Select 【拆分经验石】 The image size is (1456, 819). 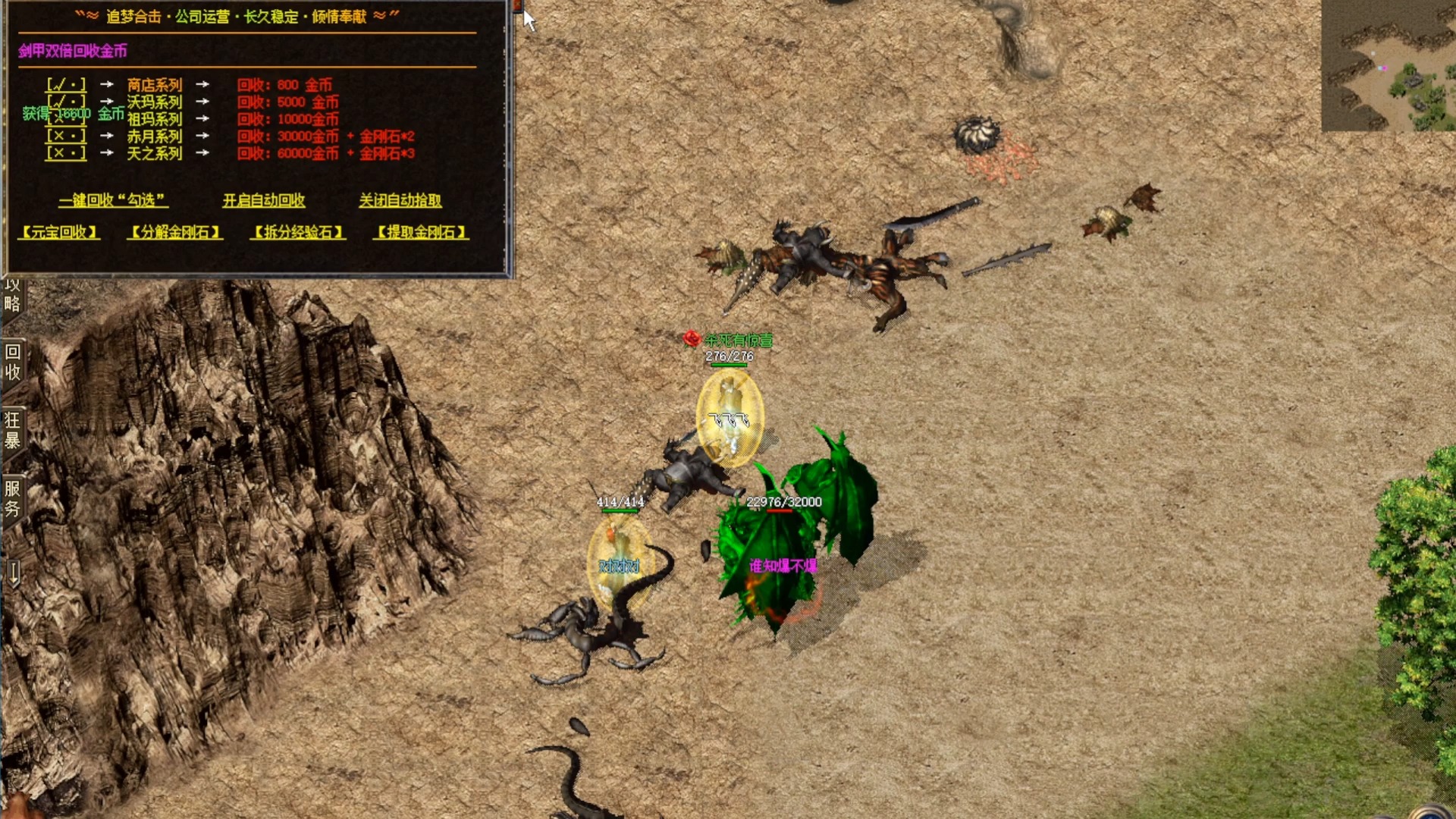point(298,232)
